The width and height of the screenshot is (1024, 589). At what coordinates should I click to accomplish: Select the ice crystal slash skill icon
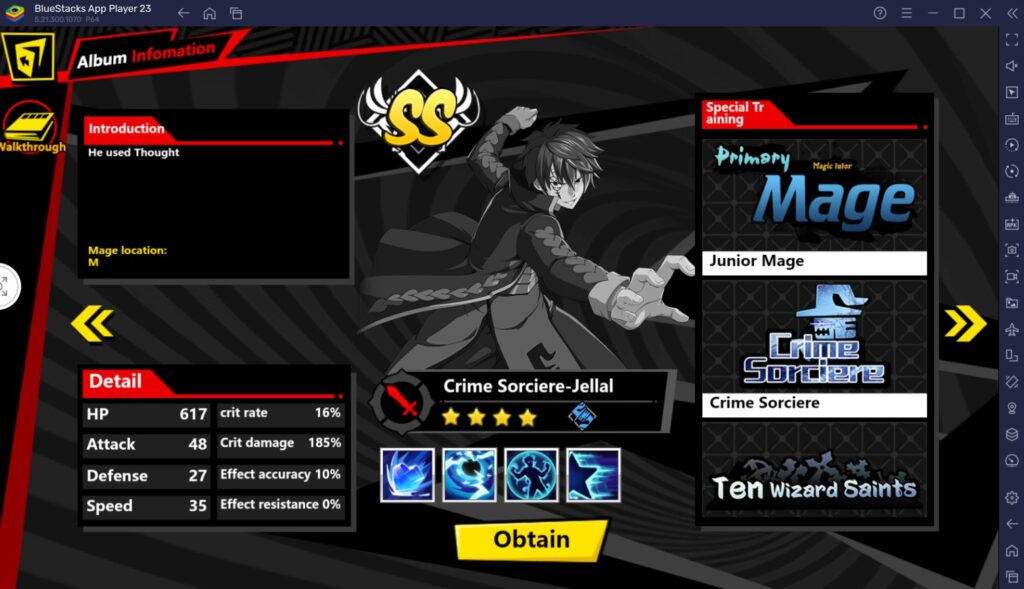tap(407, 475)
